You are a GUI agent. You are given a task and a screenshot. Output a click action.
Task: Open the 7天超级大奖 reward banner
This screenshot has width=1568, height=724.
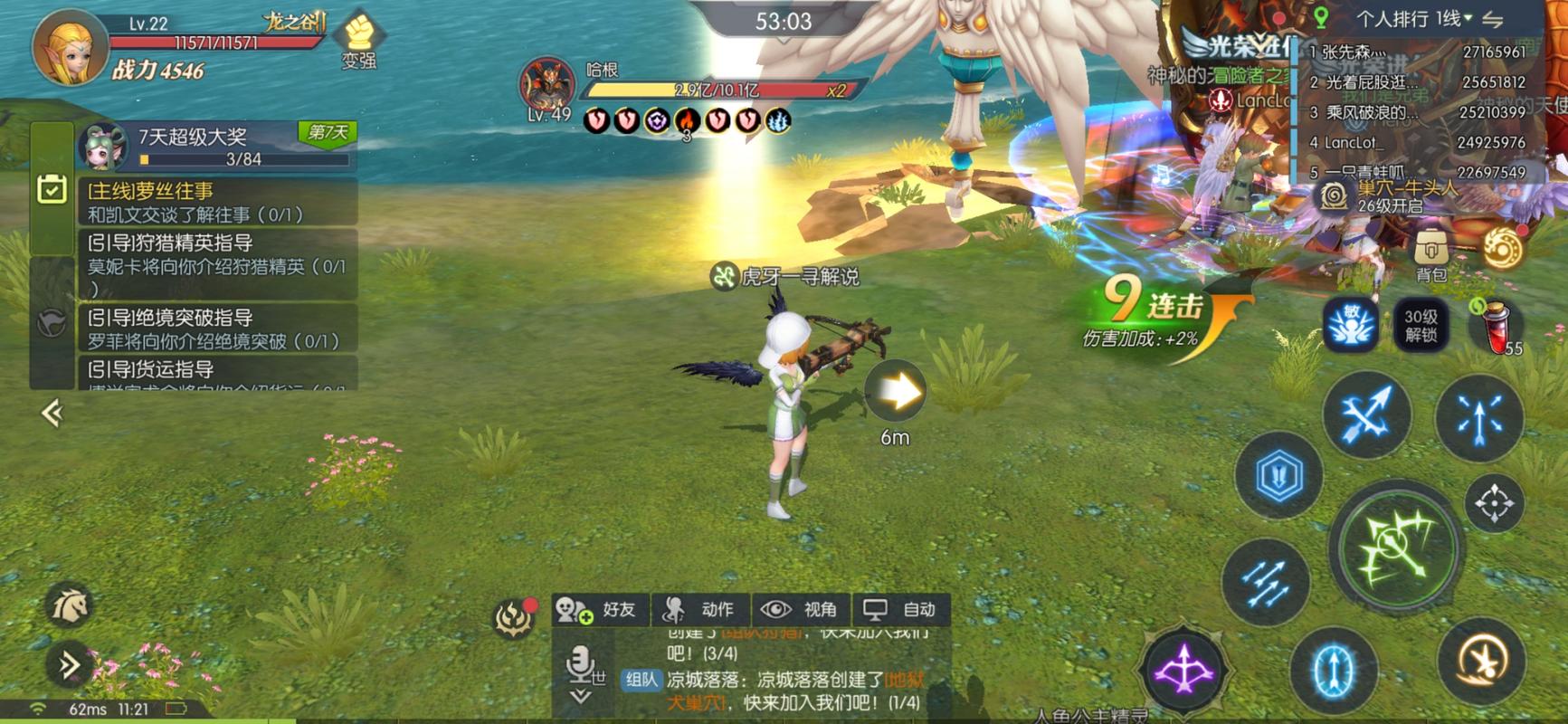[x=217, y=146]
